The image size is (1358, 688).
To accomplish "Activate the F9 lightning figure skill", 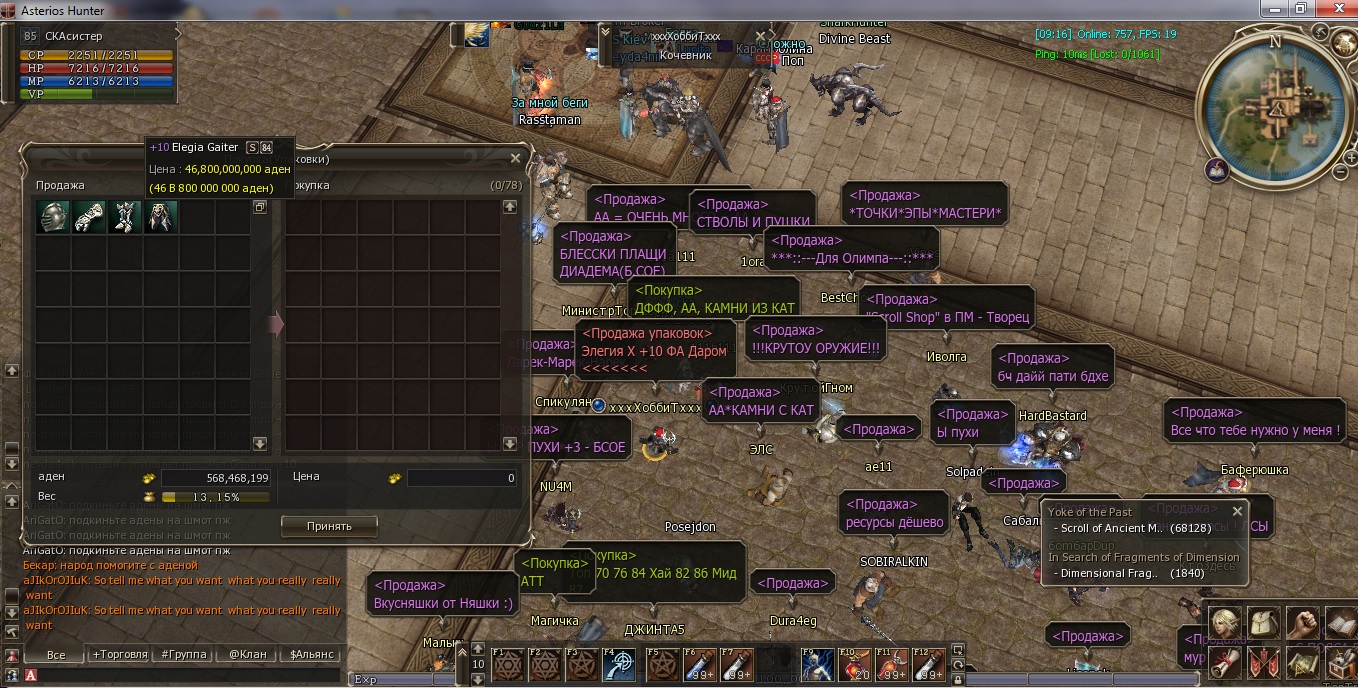I will point(817,666).
